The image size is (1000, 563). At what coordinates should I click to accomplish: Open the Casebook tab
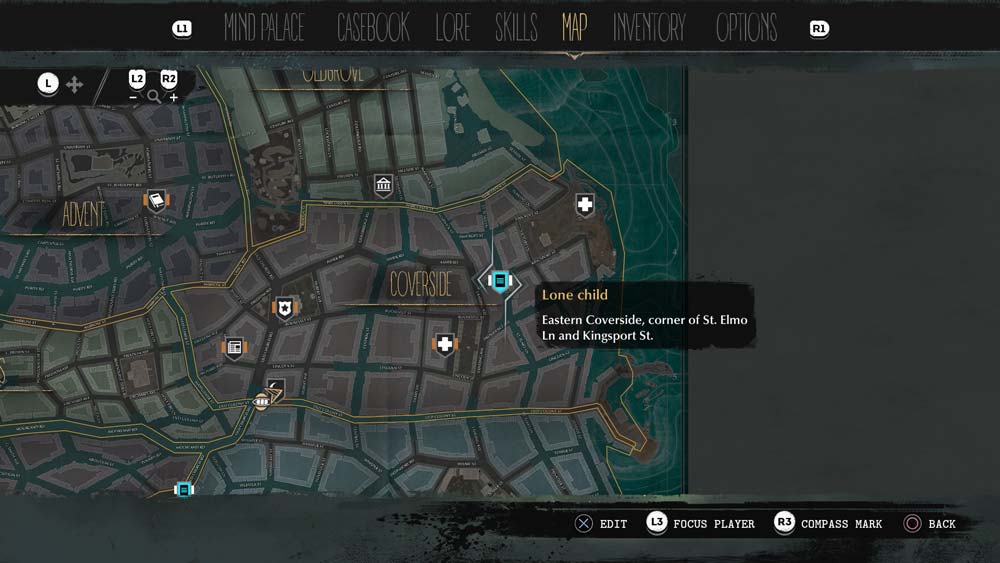click(x=373, y=28)
